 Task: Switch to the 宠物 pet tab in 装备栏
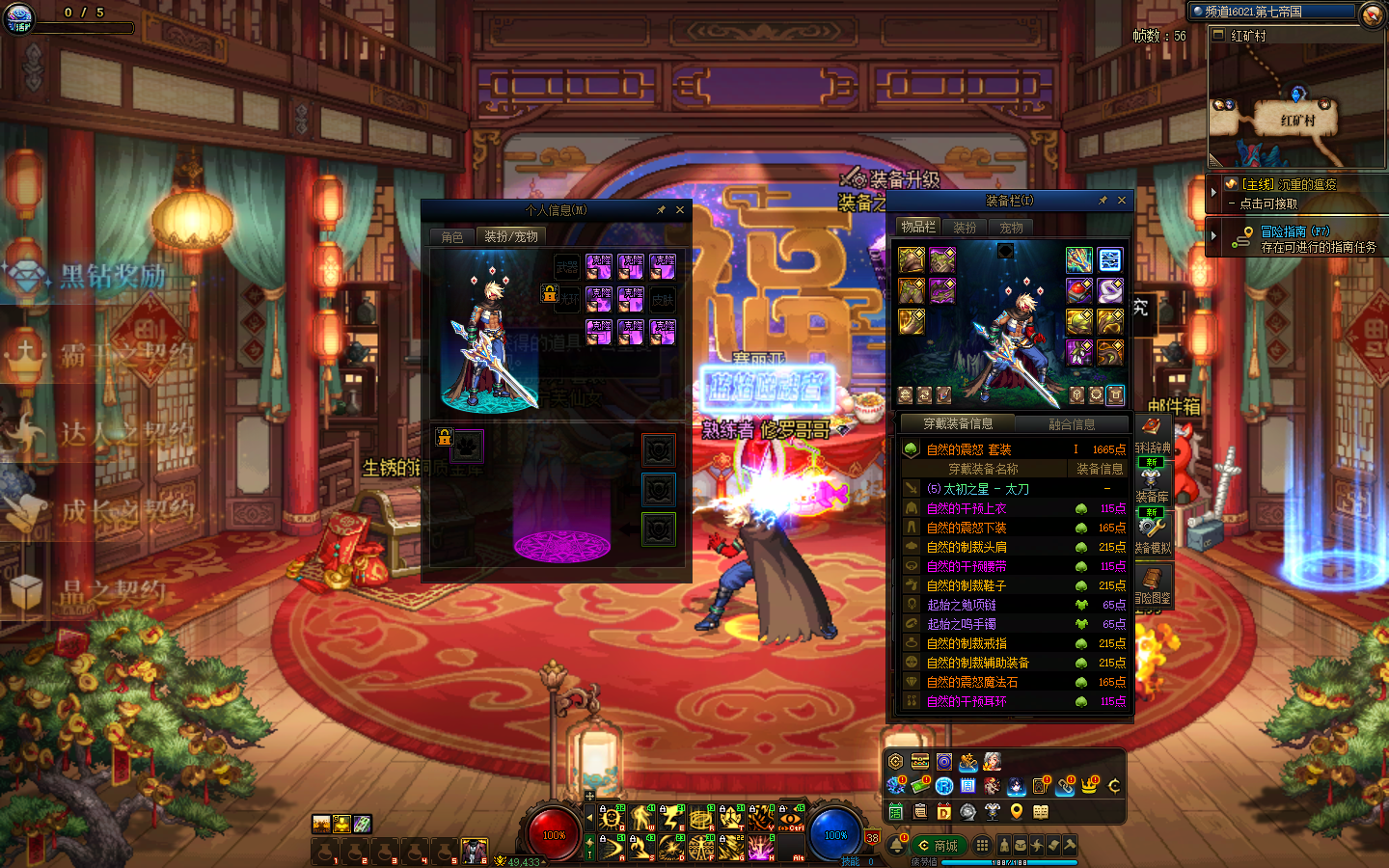tap(1011, 228)
